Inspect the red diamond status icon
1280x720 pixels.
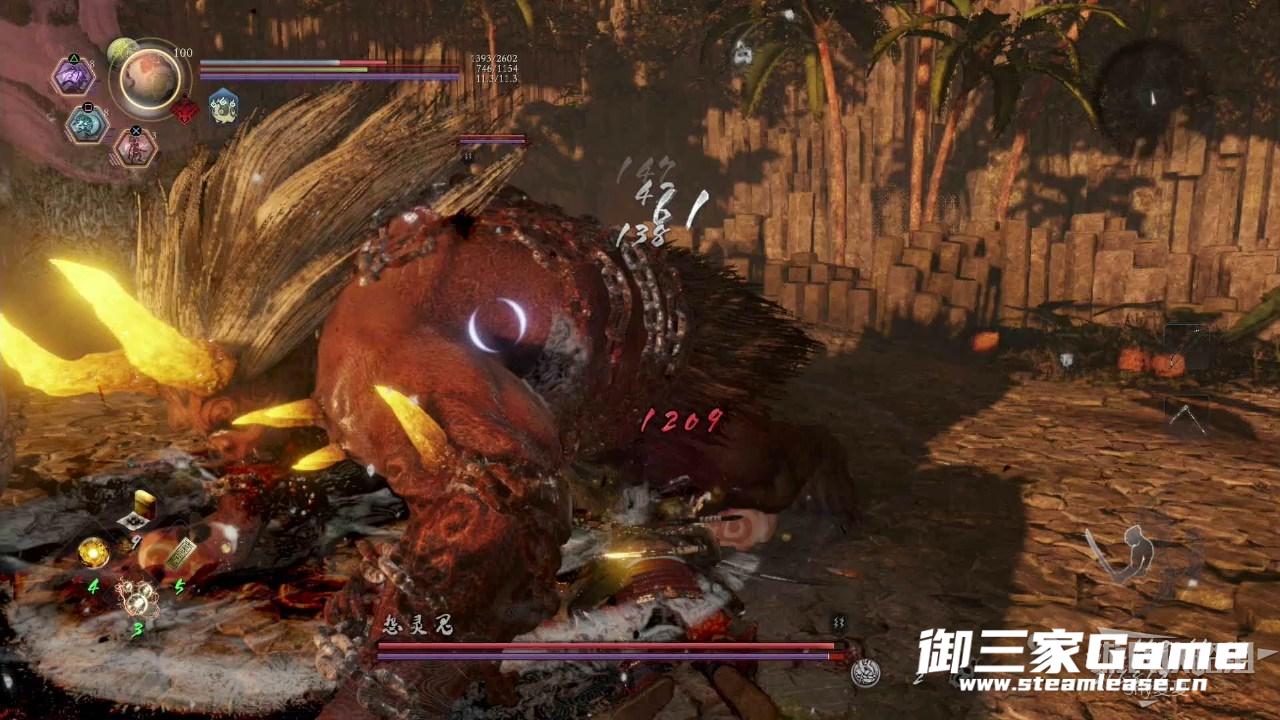[x=185, y=109]
